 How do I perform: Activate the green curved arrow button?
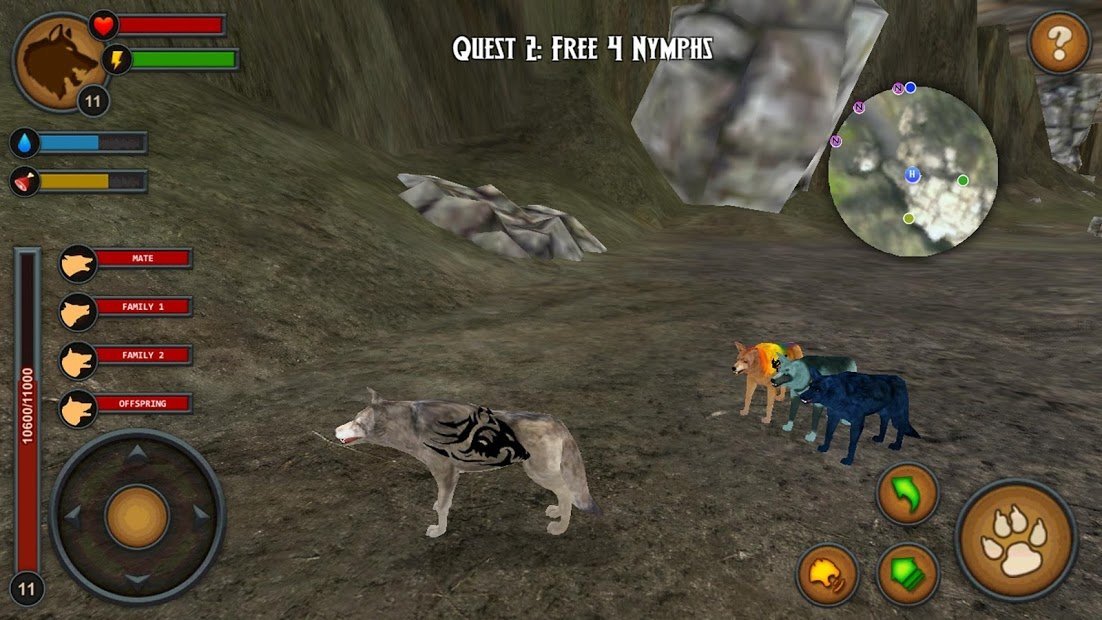pyautogui.click(x=907, y=494)
